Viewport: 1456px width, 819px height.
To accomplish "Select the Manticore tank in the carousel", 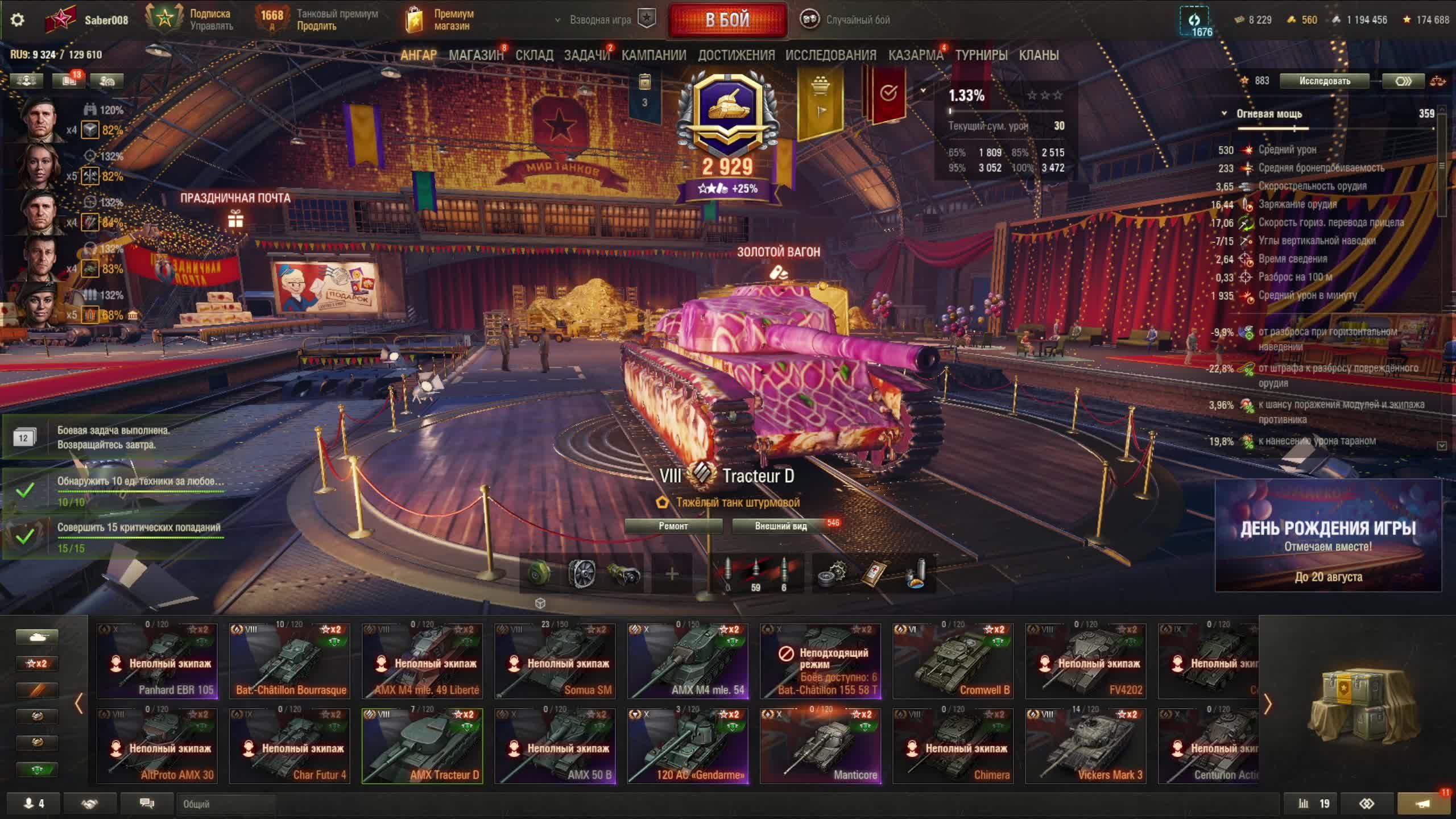I will (x=820, y=746).
